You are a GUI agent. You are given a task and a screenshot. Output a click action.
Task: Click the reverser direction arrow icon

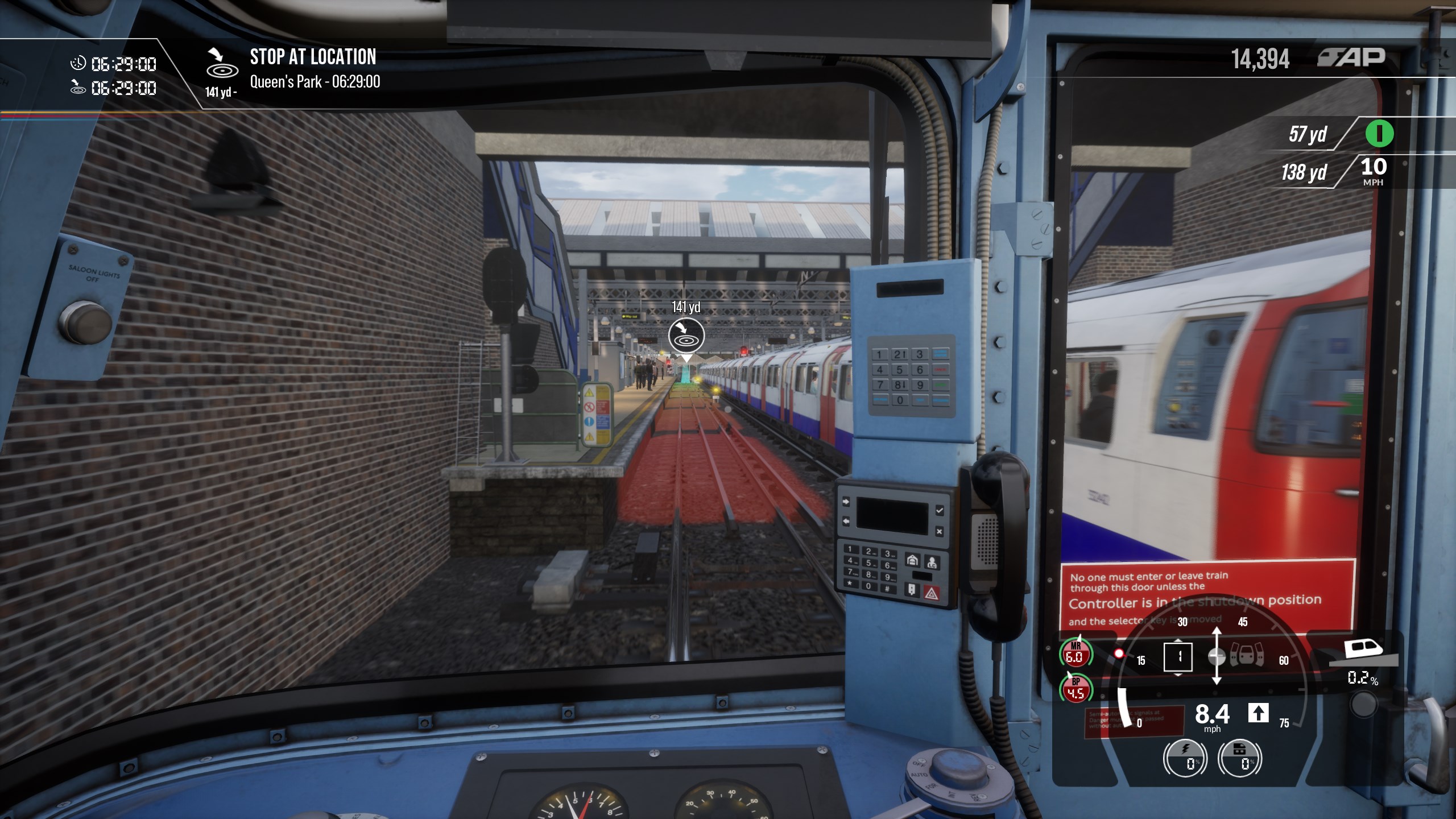[x=1258, y=713]
